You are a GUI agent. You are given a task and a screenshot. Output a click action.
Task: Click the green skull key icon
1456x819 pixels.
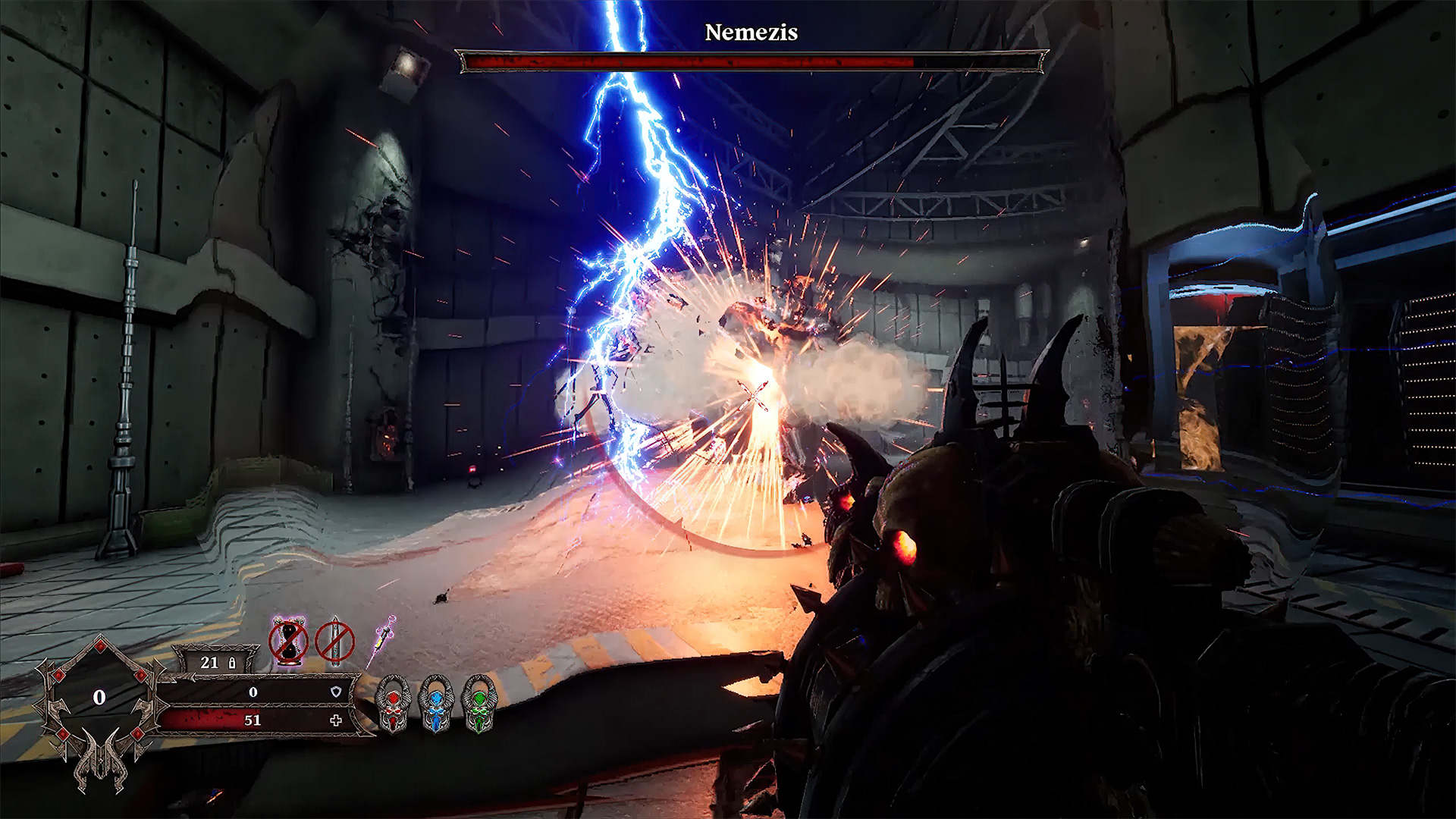click(479, 704)
